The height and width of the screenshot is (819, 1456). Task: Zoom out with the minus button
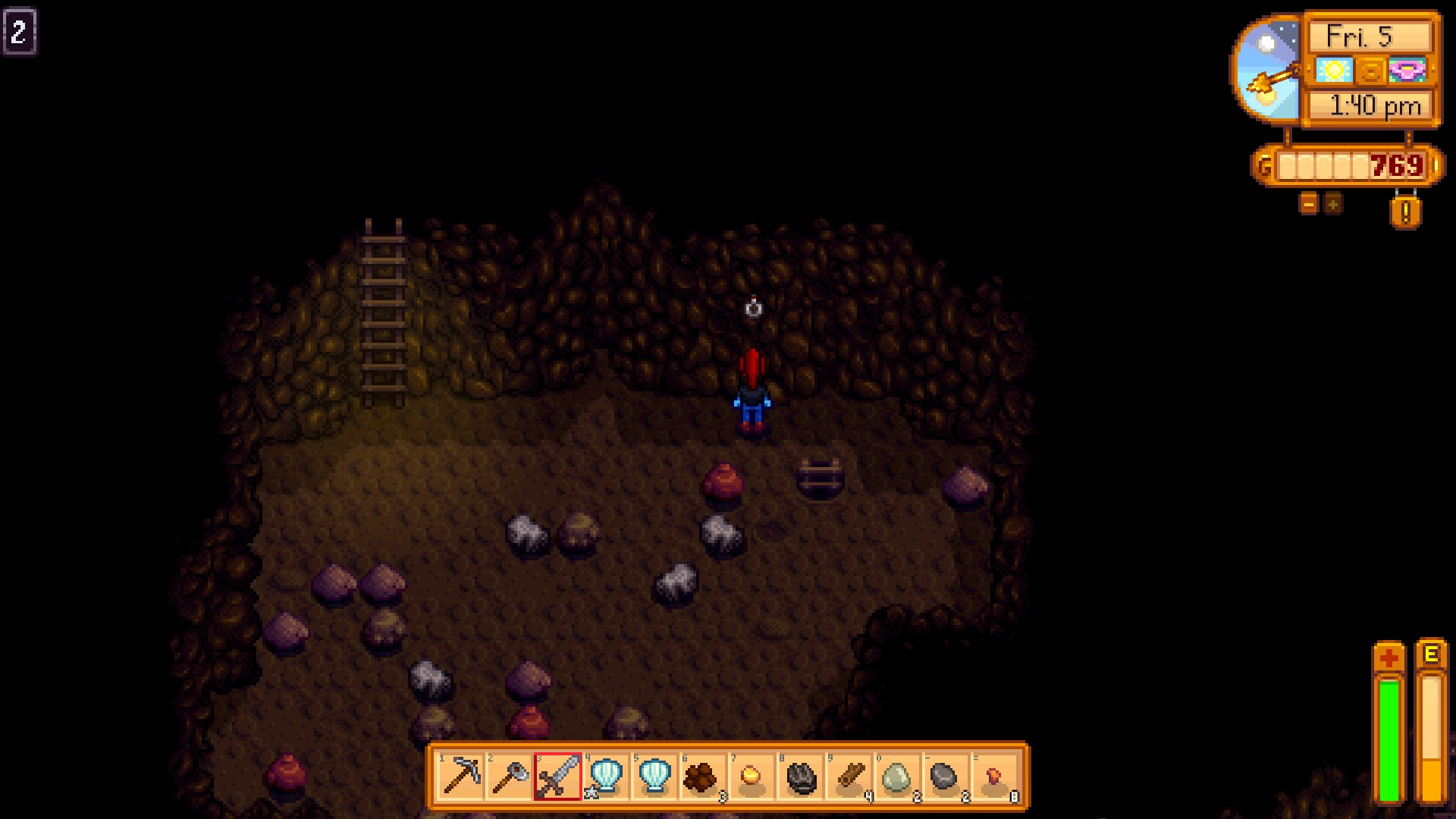(x=1309, y=203)
